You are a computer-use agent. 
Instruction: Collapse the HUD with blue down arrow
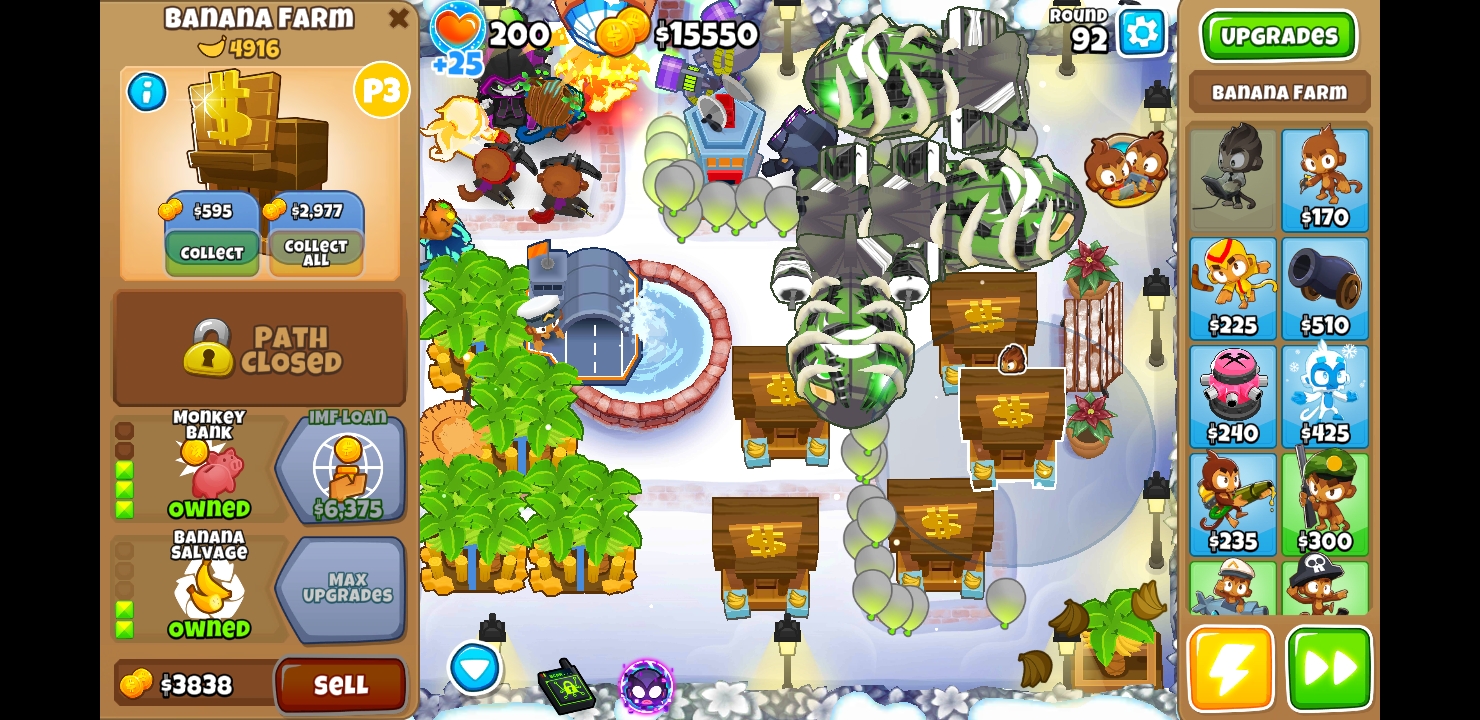coord(475,669)
